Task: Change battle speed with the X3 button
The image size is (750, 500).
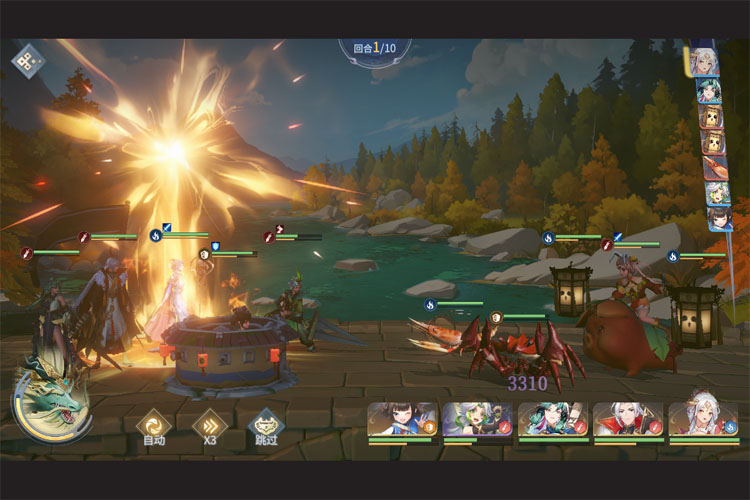Action: (210, 427)
